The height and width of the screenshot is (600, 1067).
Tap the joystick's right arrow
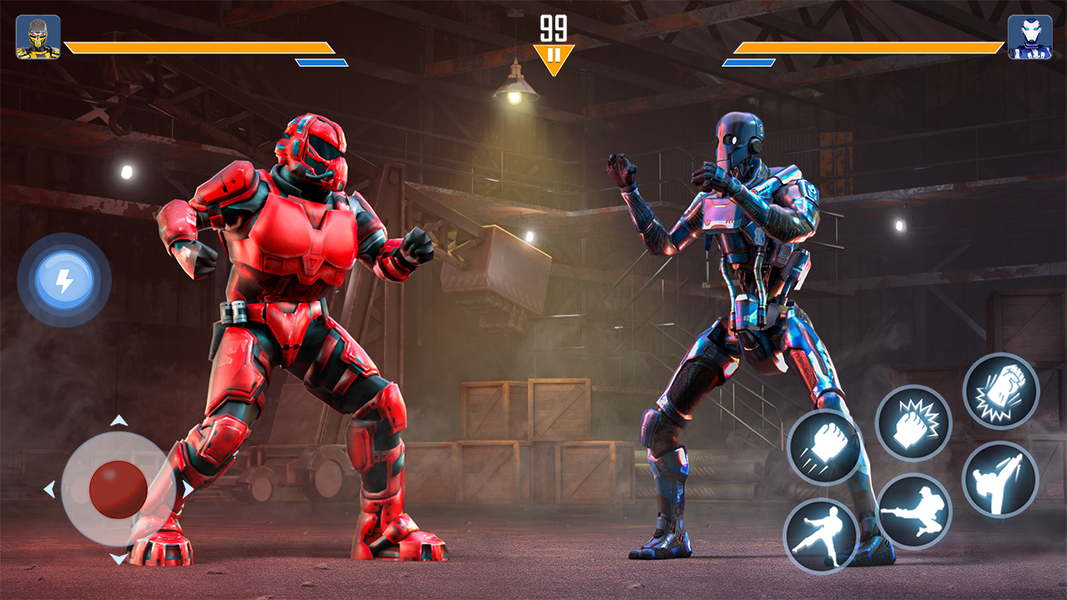(x=187, y=489)
